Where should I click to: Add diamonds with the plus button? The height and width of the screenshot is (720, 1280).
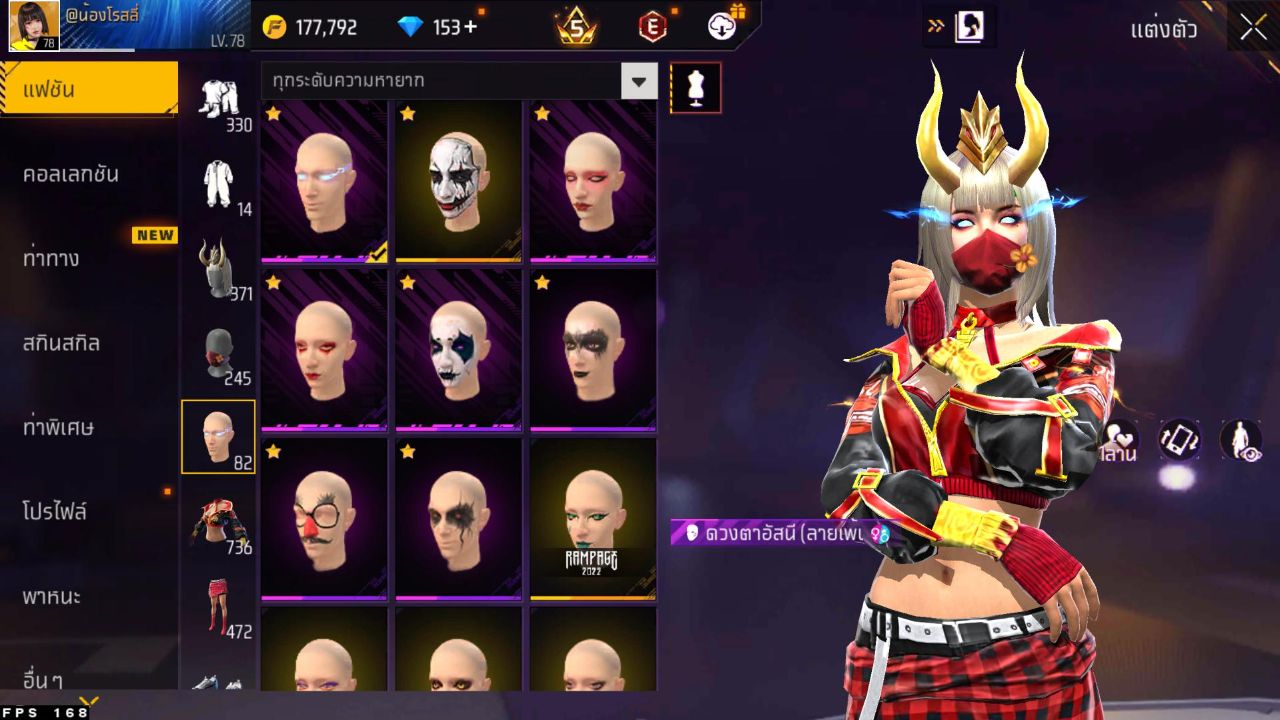(x=469, y=27)
